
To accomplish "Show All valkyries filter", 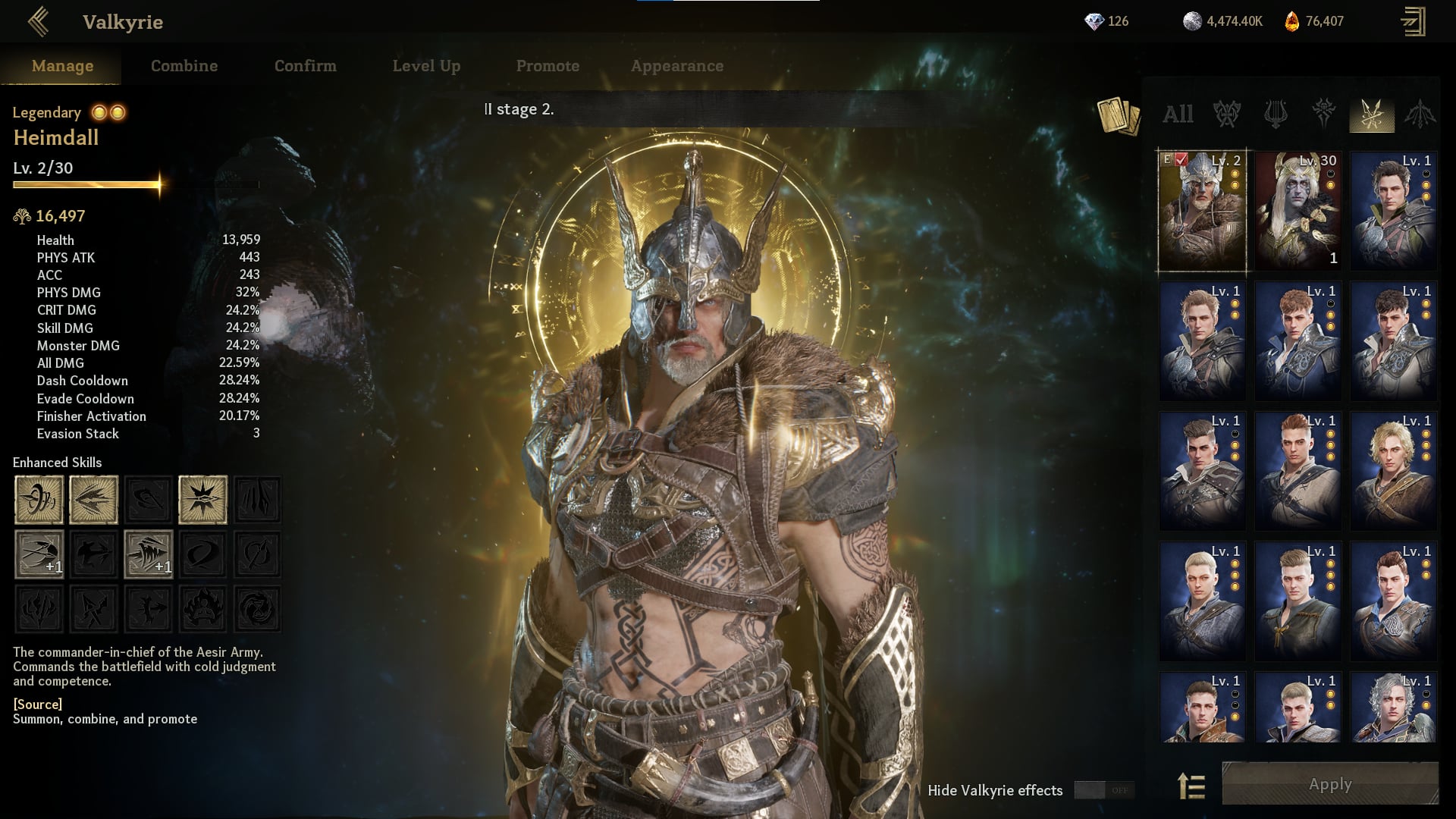I will (1178, 115).
